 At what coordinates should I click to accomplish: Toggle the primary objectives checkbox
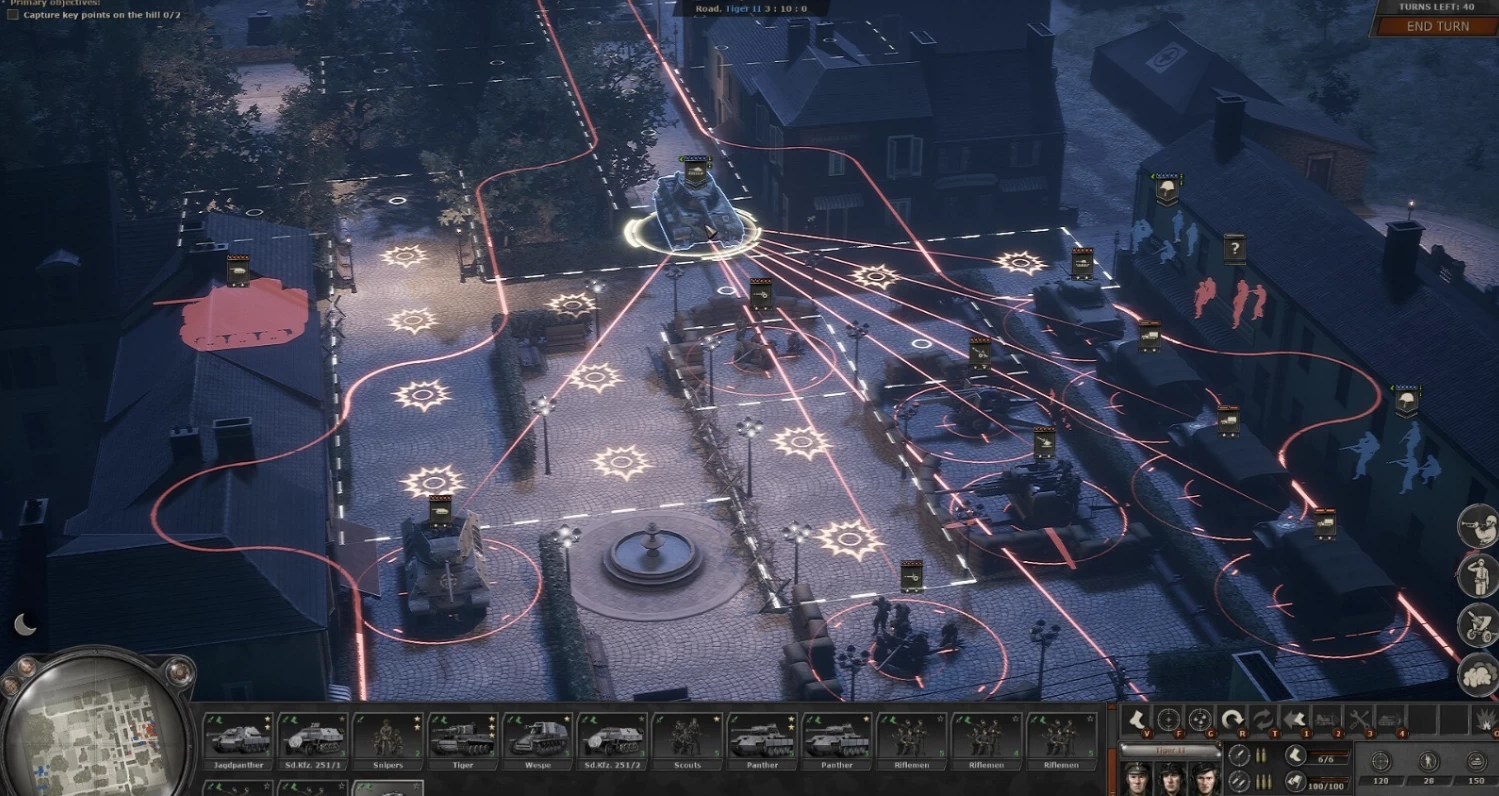(12, 15)
